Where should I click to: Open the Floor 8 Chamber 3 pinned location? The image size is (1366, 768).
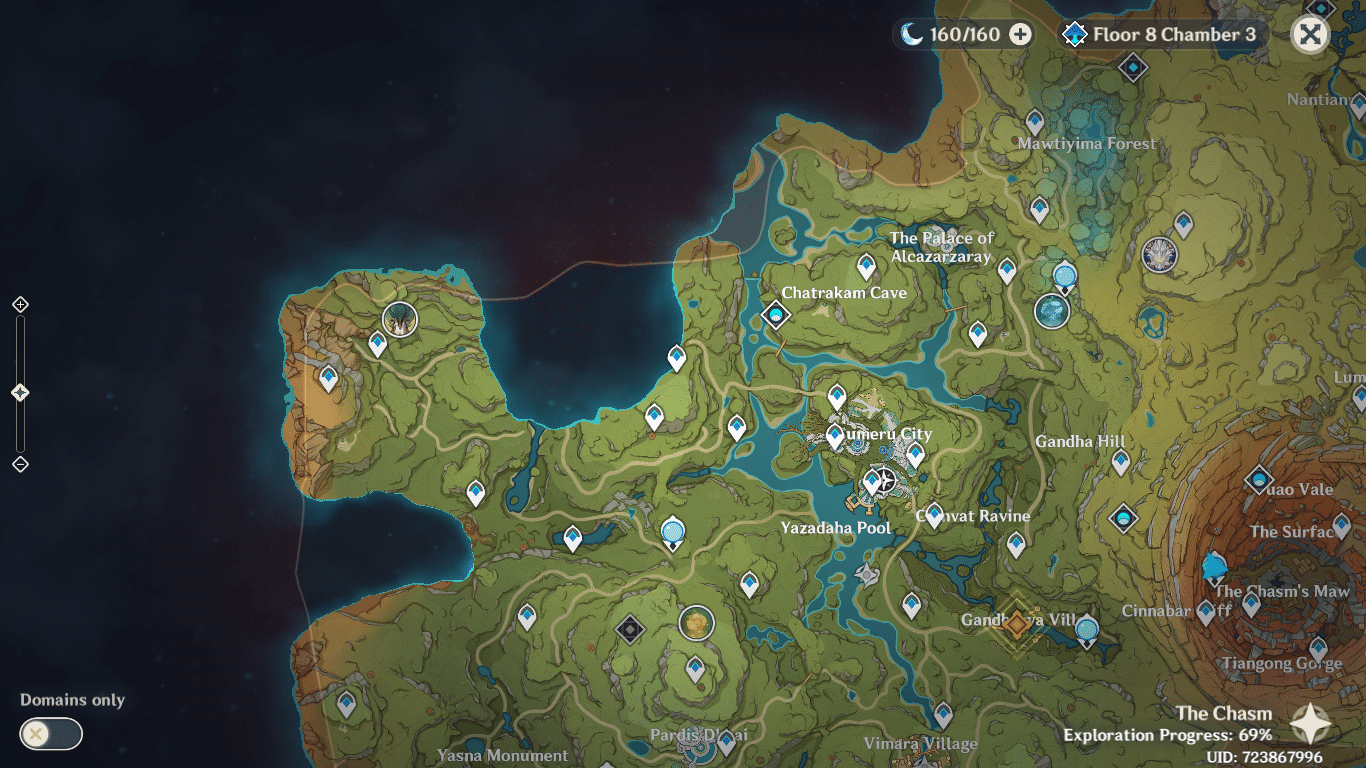[x=1072, y=33]
